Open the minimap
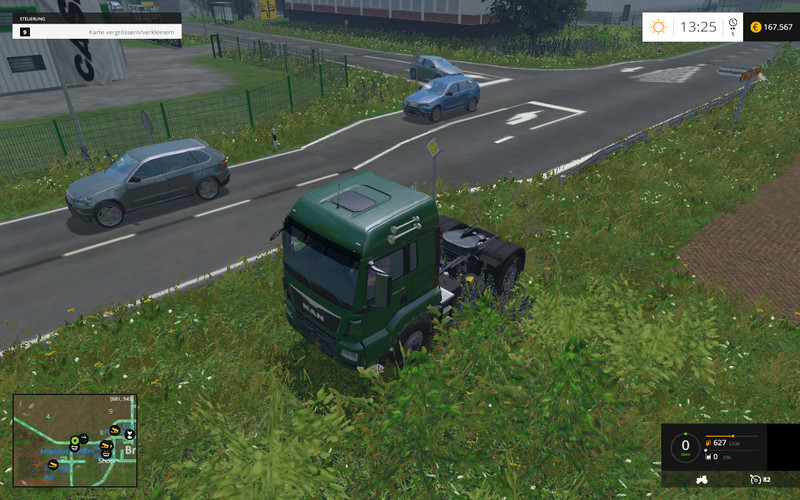 pyautogui.click(x=75, y=440)
